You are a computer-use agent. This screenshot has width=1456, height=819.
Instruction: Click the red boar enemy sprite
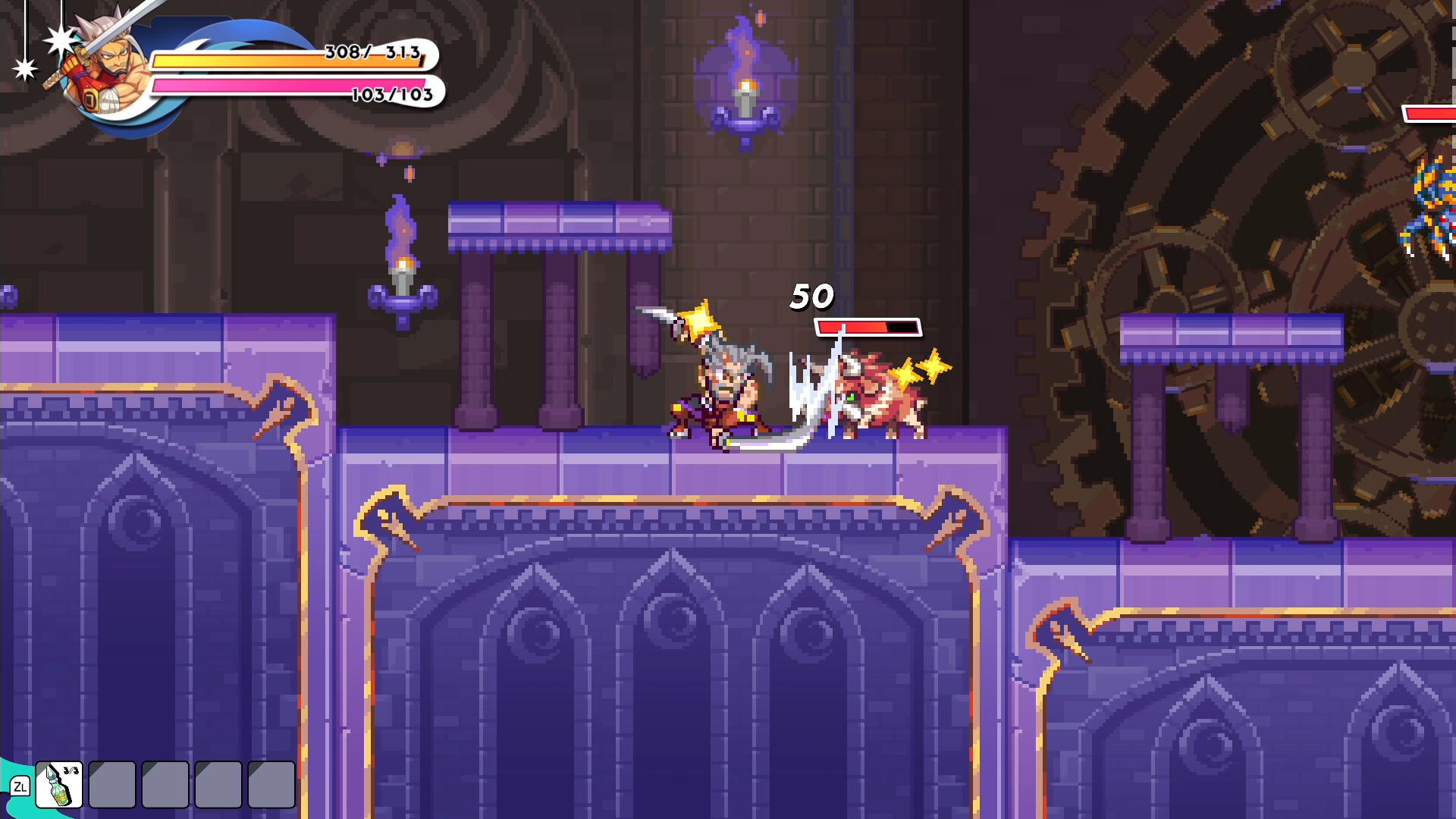click(880, 402)
